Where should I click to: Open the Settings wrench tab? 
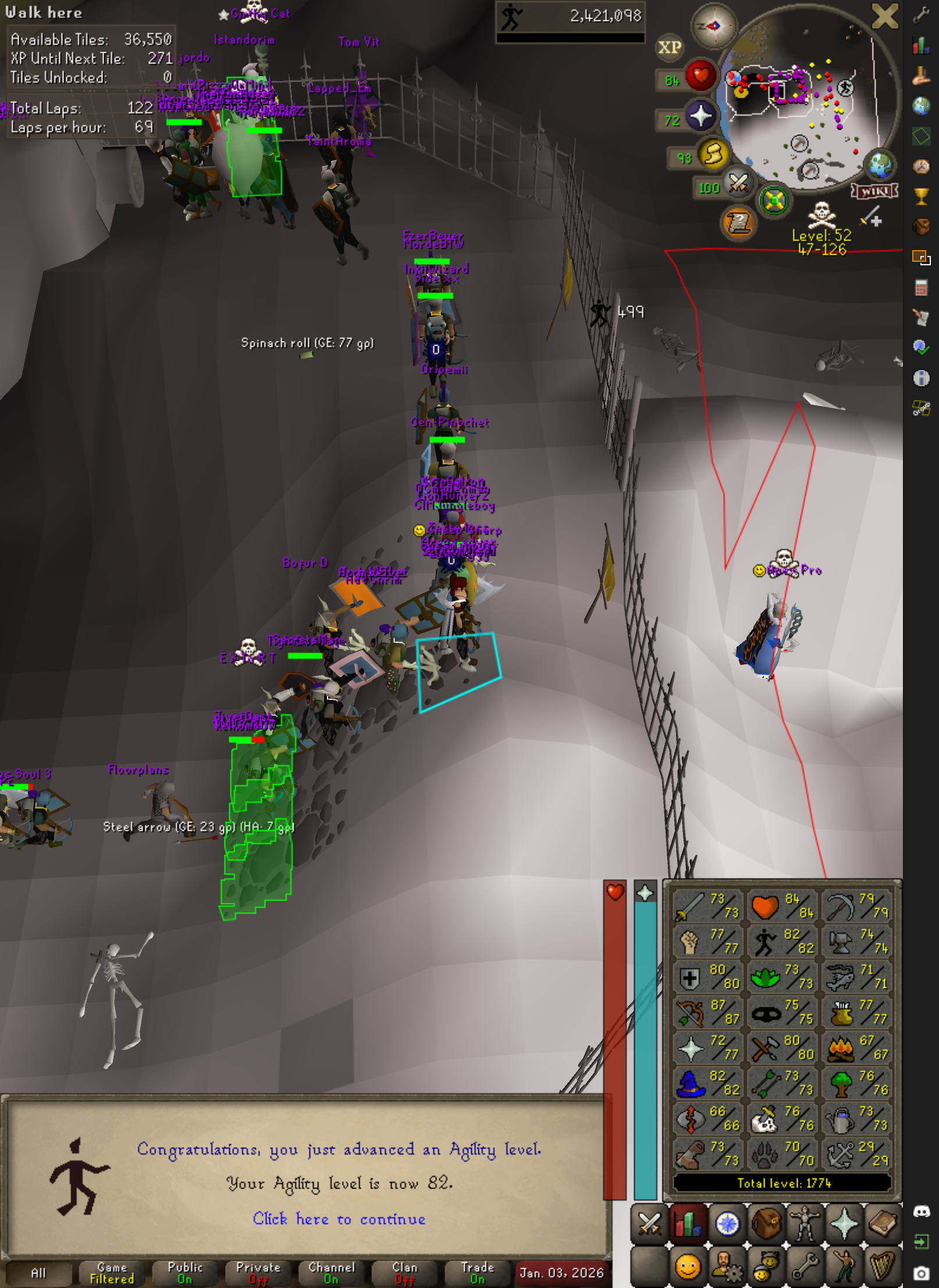805,1266
